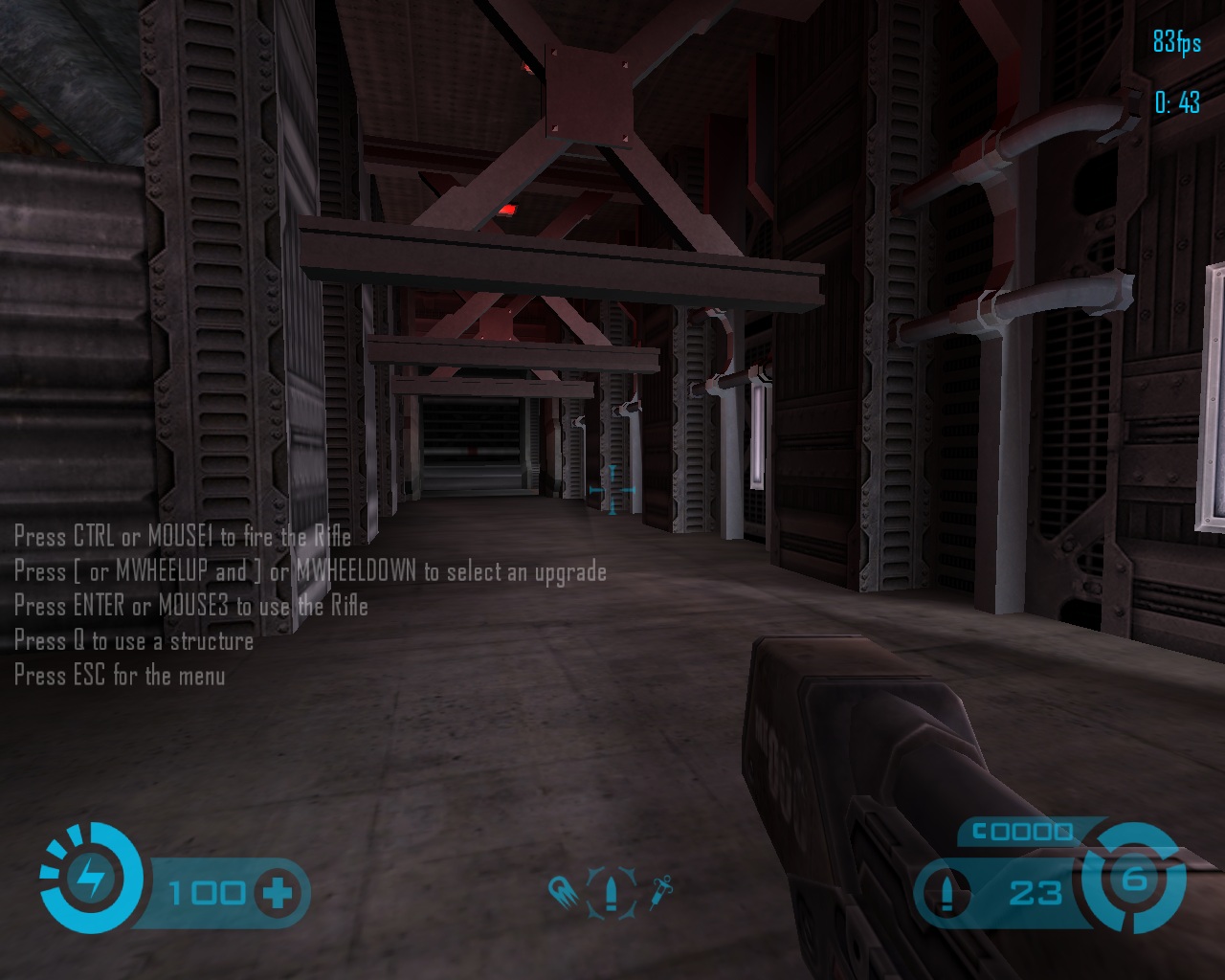Viewport: 1225px width, 980px height.
Task: Select the rifle bullet inventory icon
Action: coord(611,894)
